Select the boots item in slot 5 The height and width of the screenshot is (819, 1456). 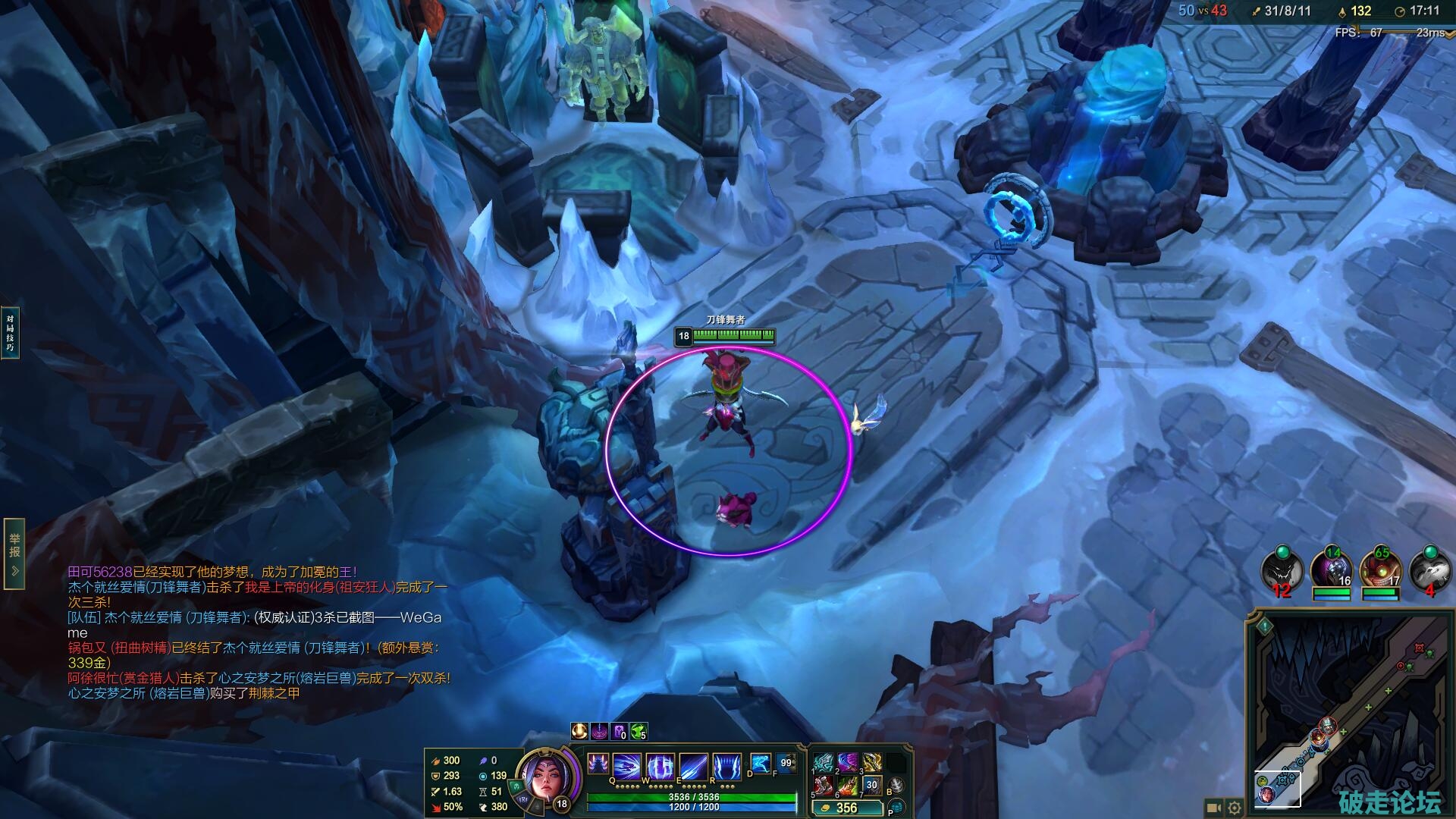click(x=824, y=786)
